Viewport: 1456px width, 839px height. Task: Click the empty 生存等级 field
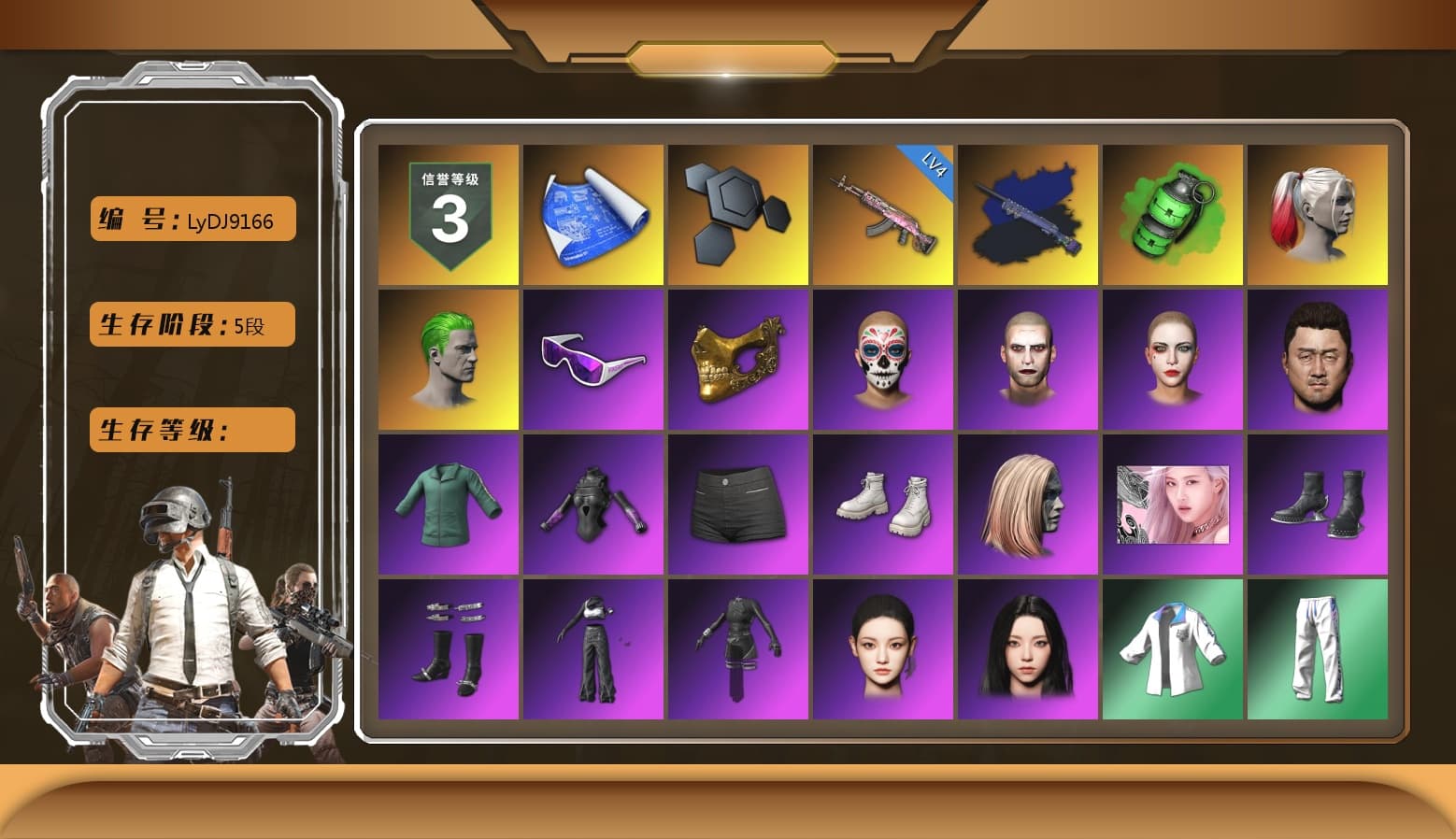pyautogui.click(x=191, y=430)
